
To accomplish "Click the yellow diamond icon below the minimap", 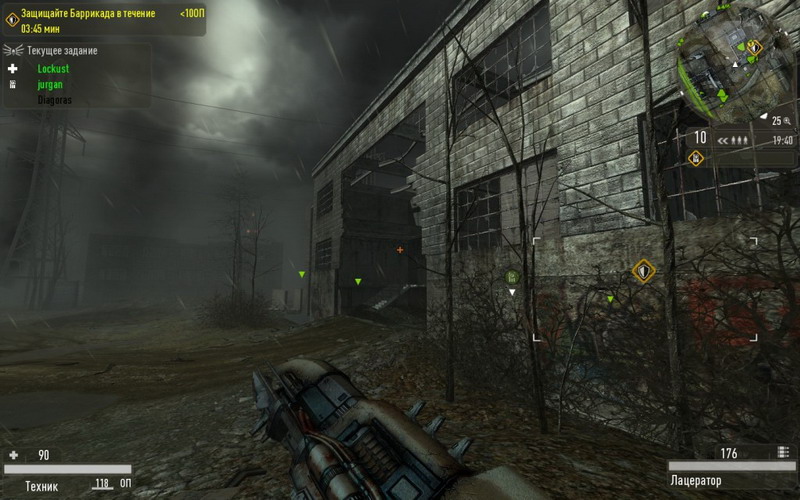I will pos(695,157).
